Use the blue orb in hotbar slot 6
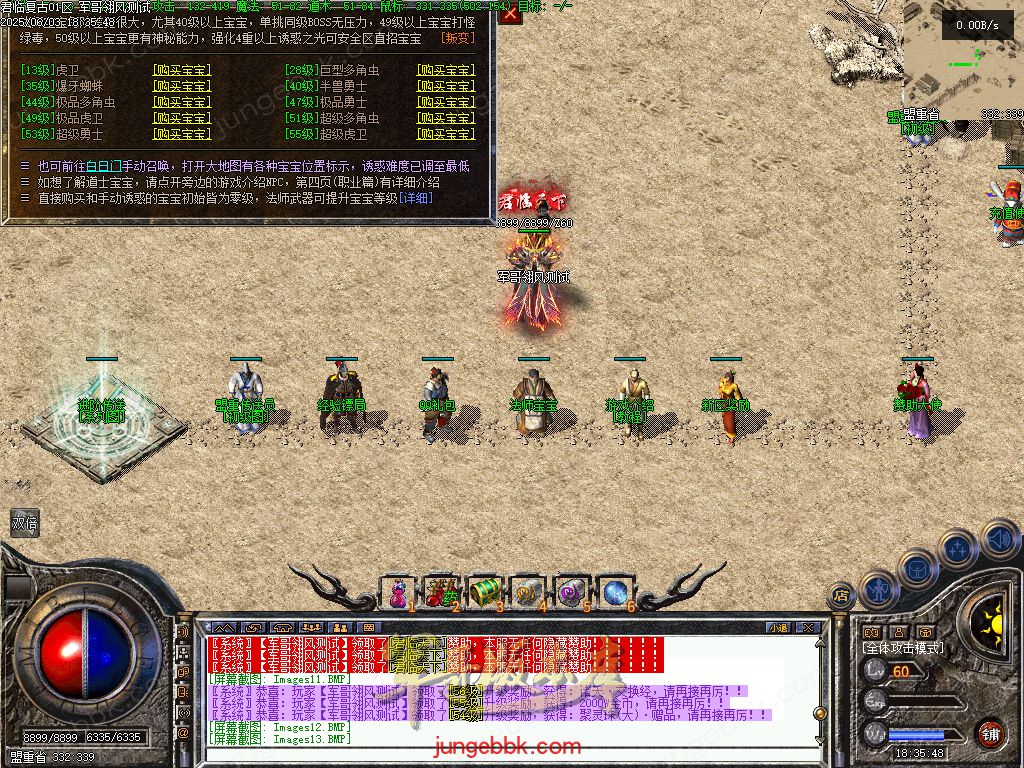1024x768 pixels. click(x=614, y=592)
